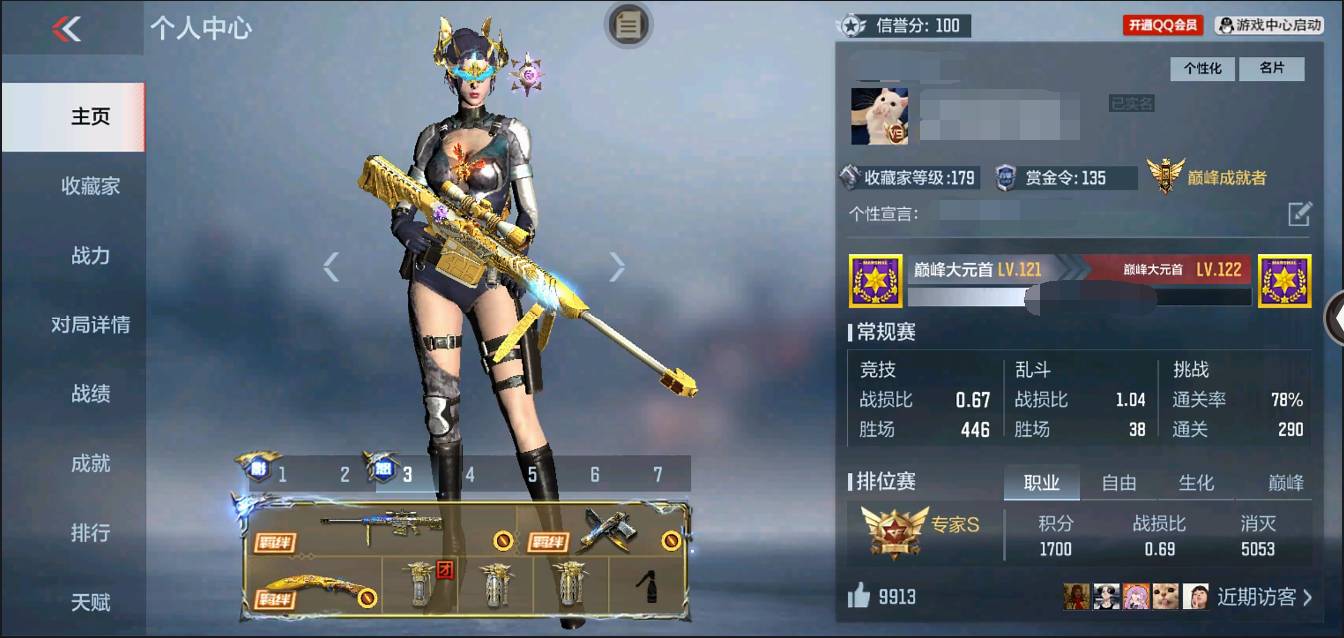Viewport: 1344px width, 638px height.
Task: Select the 战力 sidebar entry
Action: (90, 256)
